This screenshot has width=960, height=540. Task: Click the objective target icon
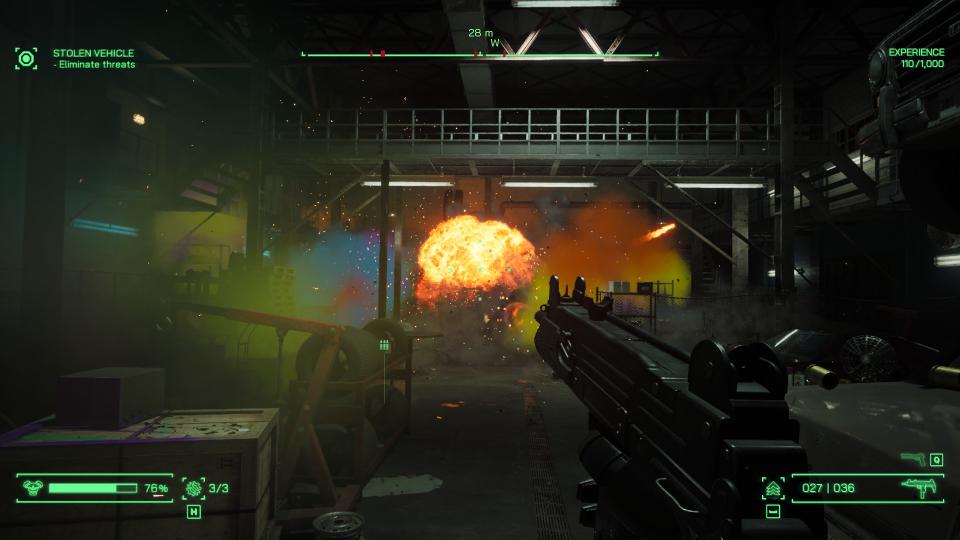pyautogui.click(x=26, y=58)
